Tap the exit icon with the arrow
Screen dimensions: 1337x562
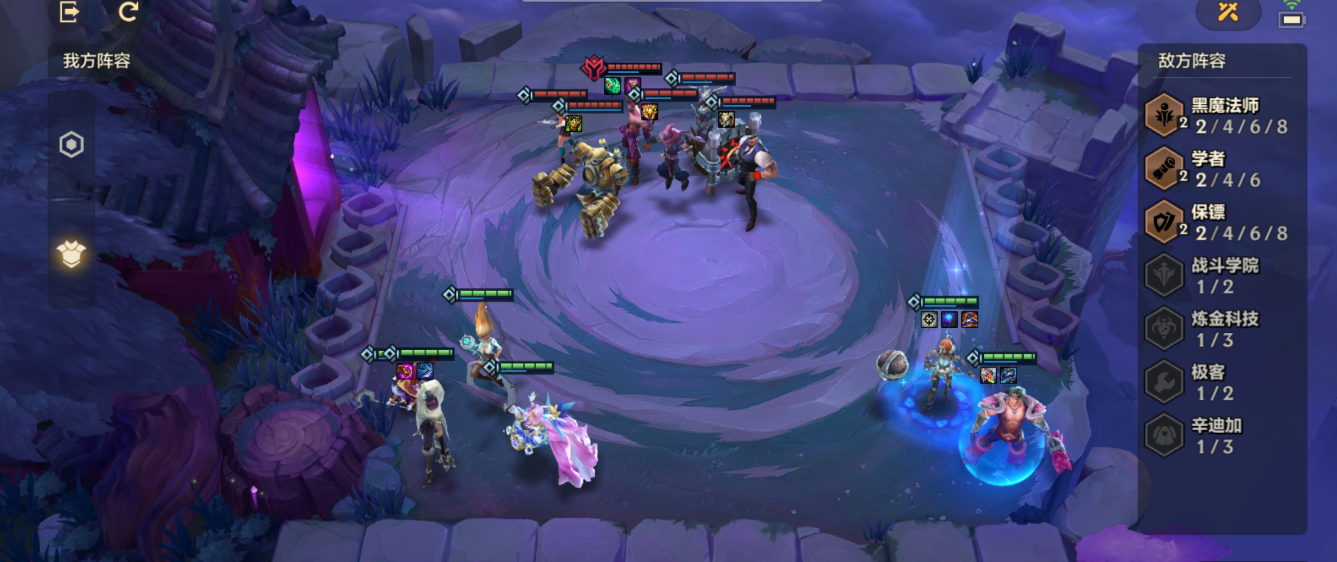point(70,12)
